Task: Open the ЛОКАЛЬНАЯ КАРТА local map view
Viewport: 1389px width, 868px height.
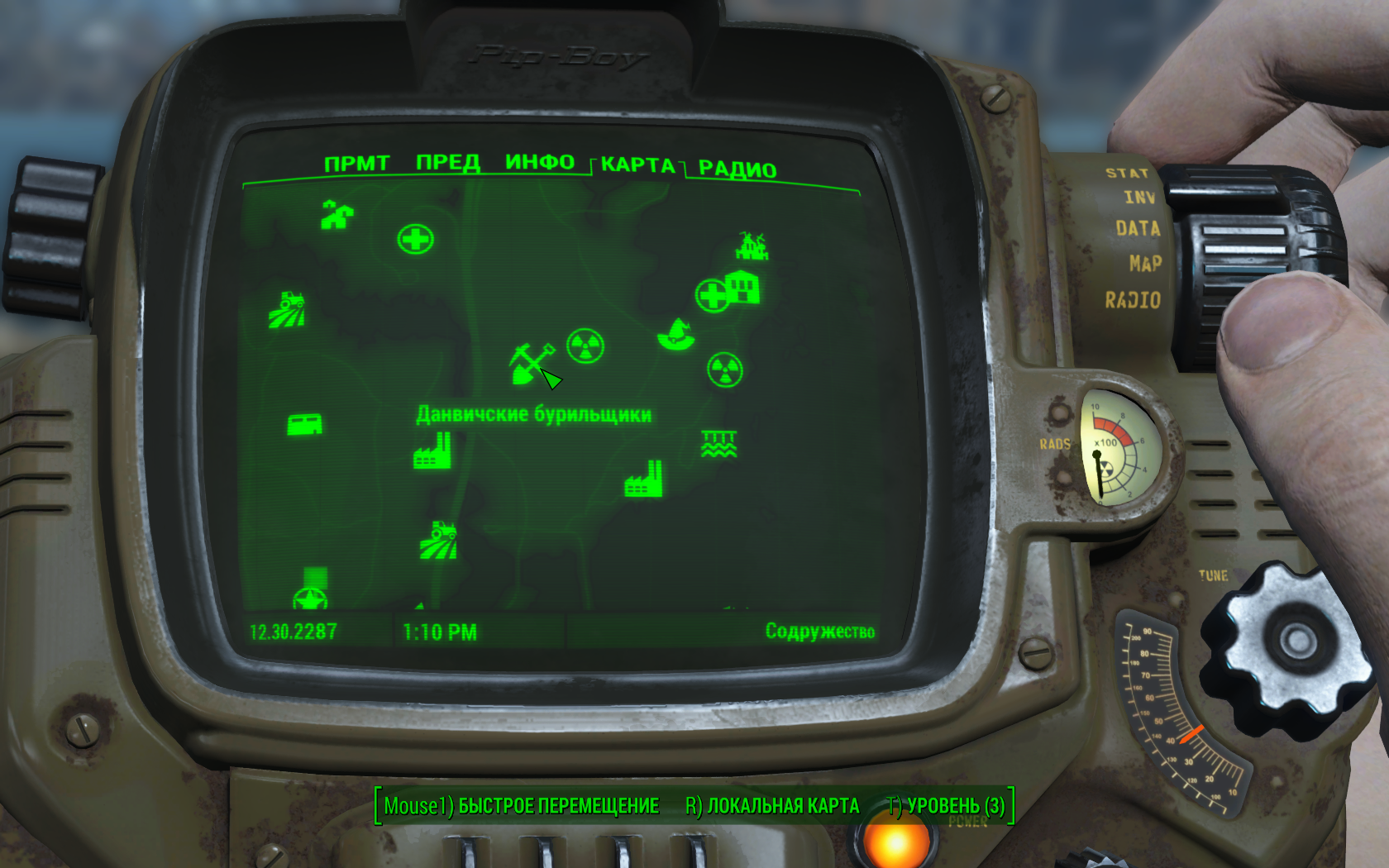Action: tap(772, 806)
